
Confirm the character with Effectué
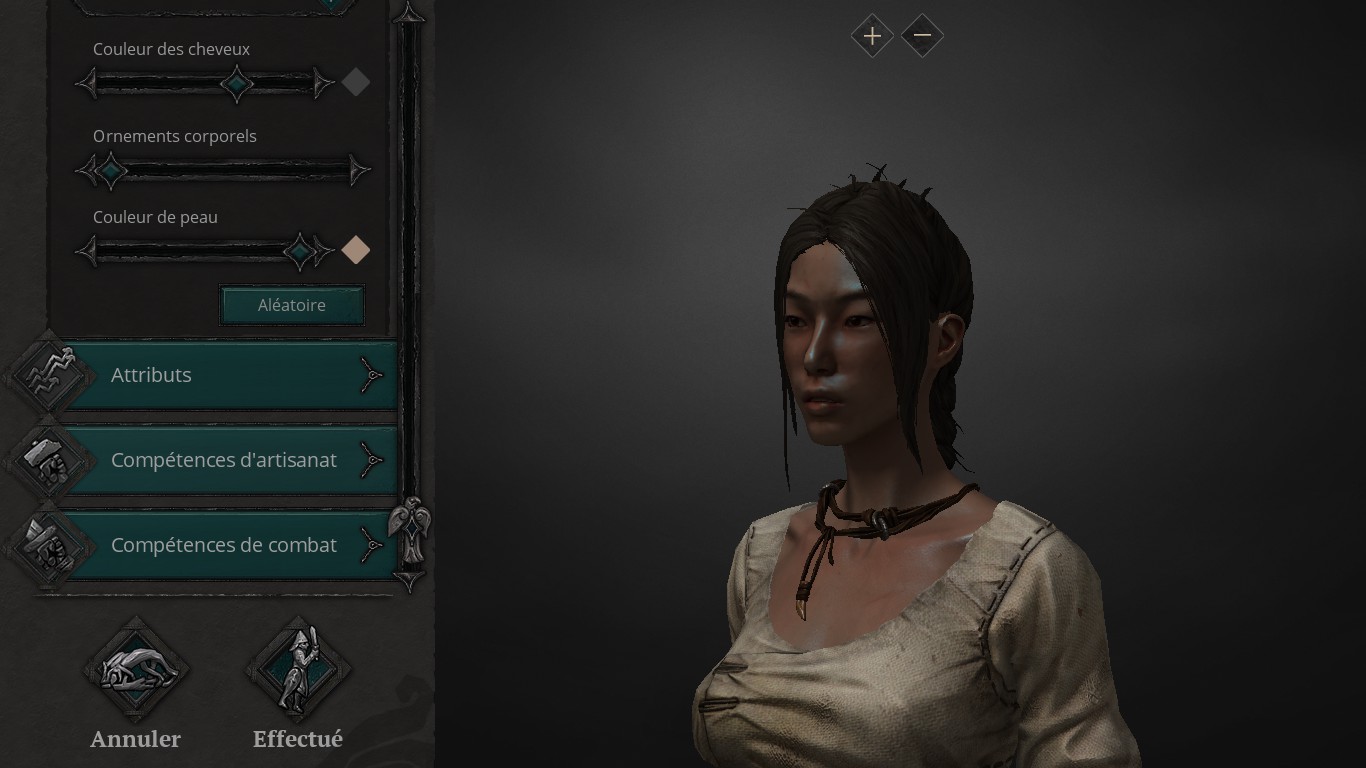[x=298, y=671]
